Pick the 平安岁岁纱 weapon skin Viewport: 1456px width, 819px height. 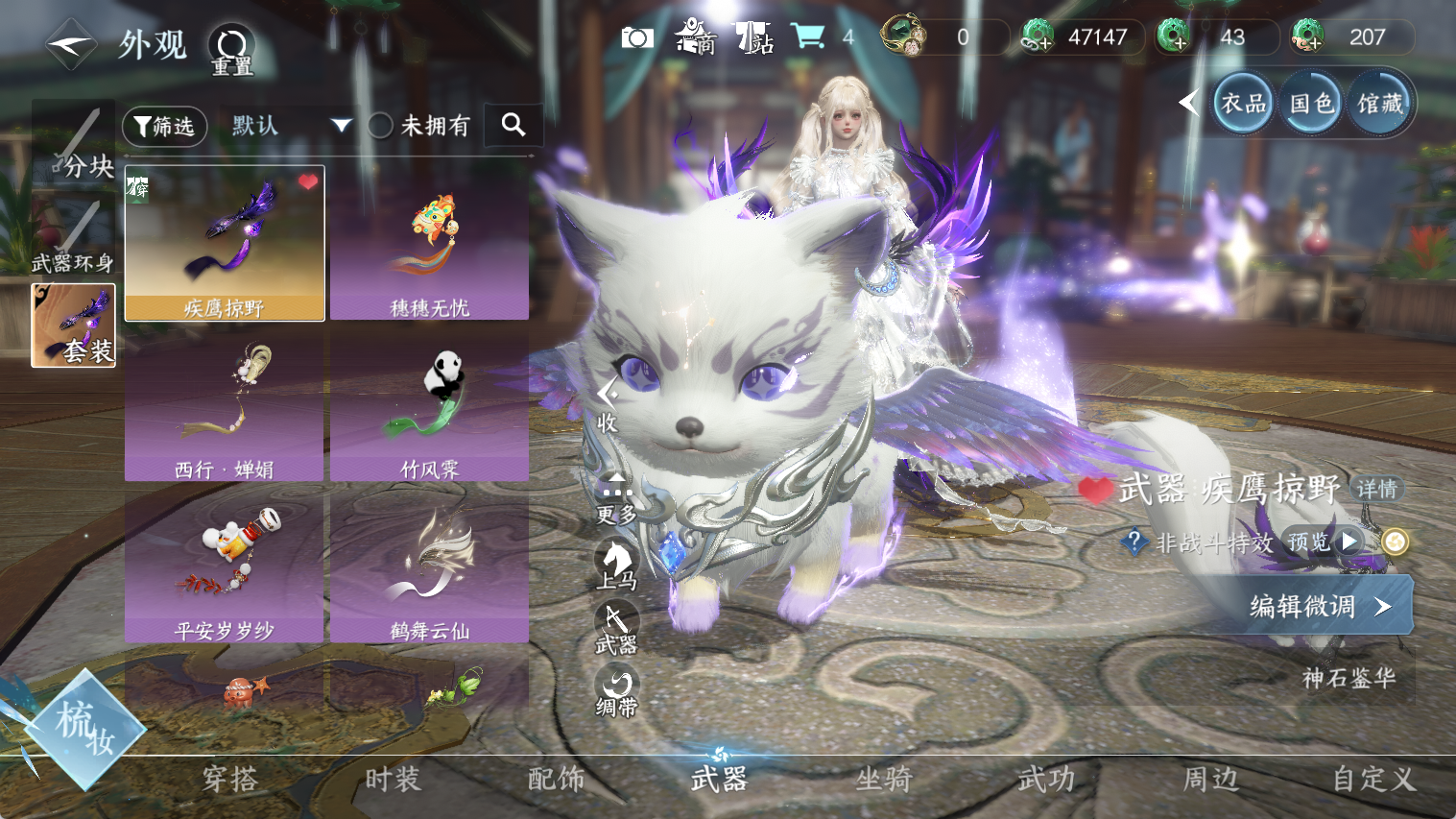pos(225,566)
